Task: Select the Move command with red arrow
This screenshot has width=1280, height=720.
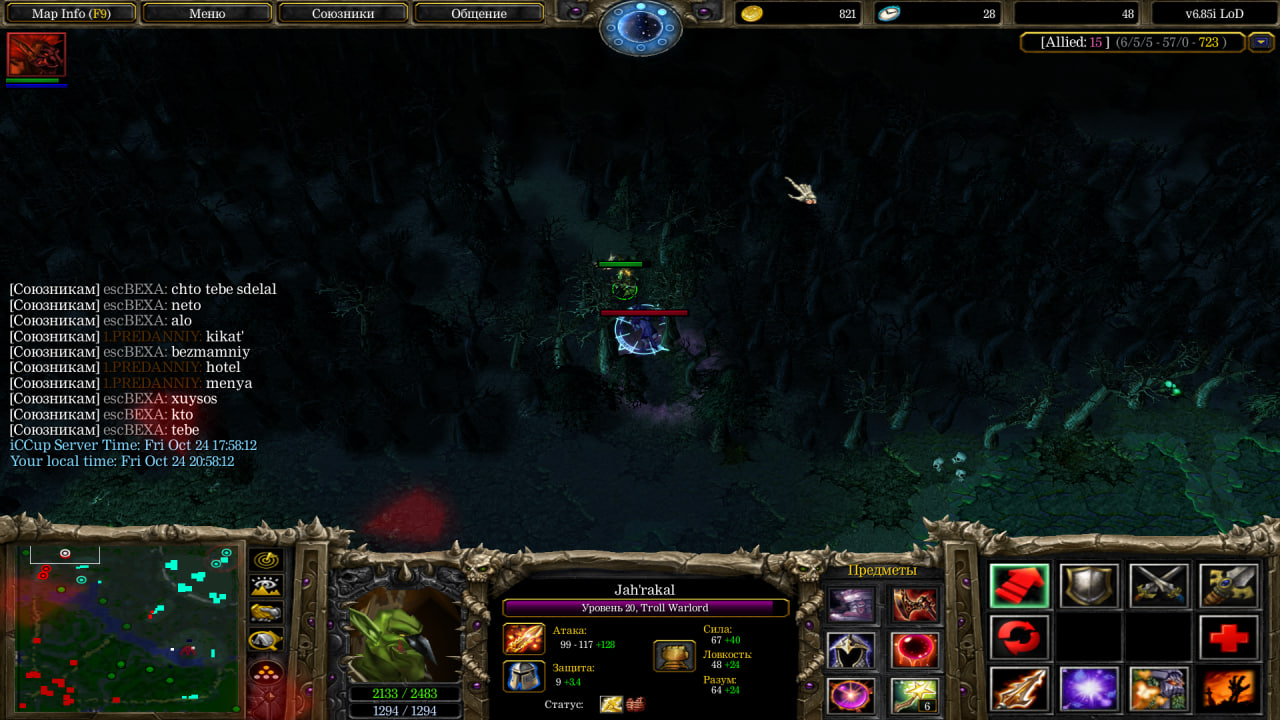Action: tap(1019, 586)
